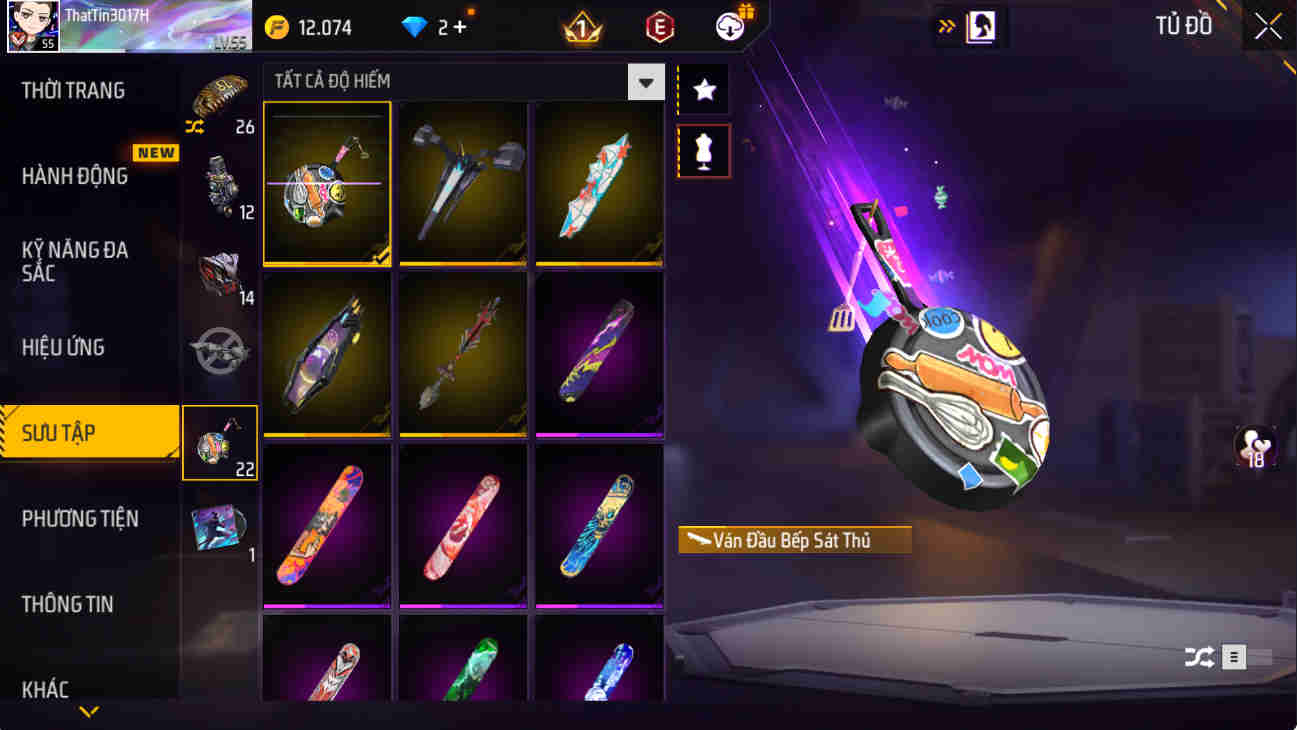Toggle the star favorites filter
Screen dimensions: 1297x730
point(703,90)
